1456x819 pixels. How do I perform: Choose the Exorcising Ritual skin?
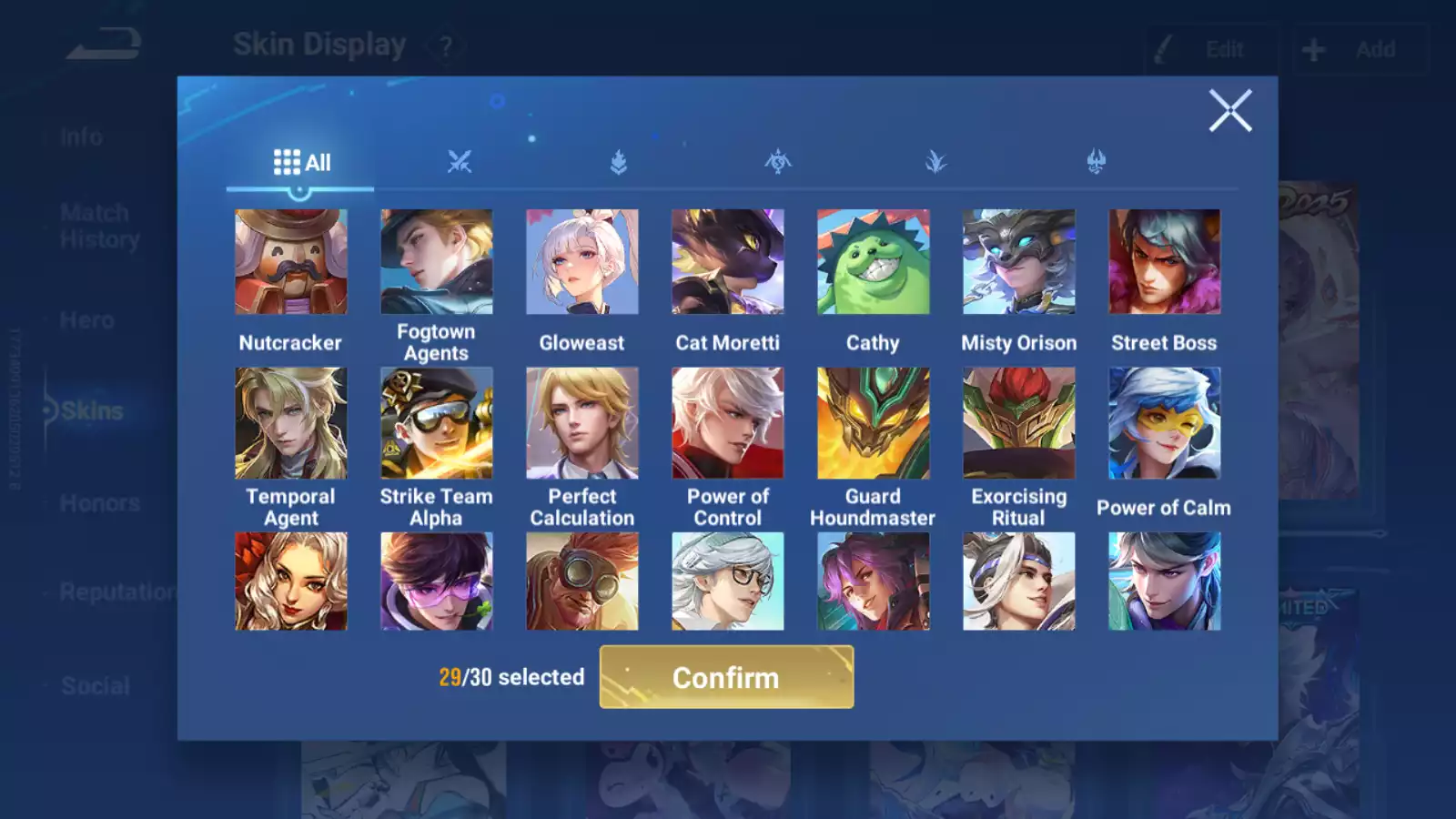pyautogui.click(x=1019, y=423)
